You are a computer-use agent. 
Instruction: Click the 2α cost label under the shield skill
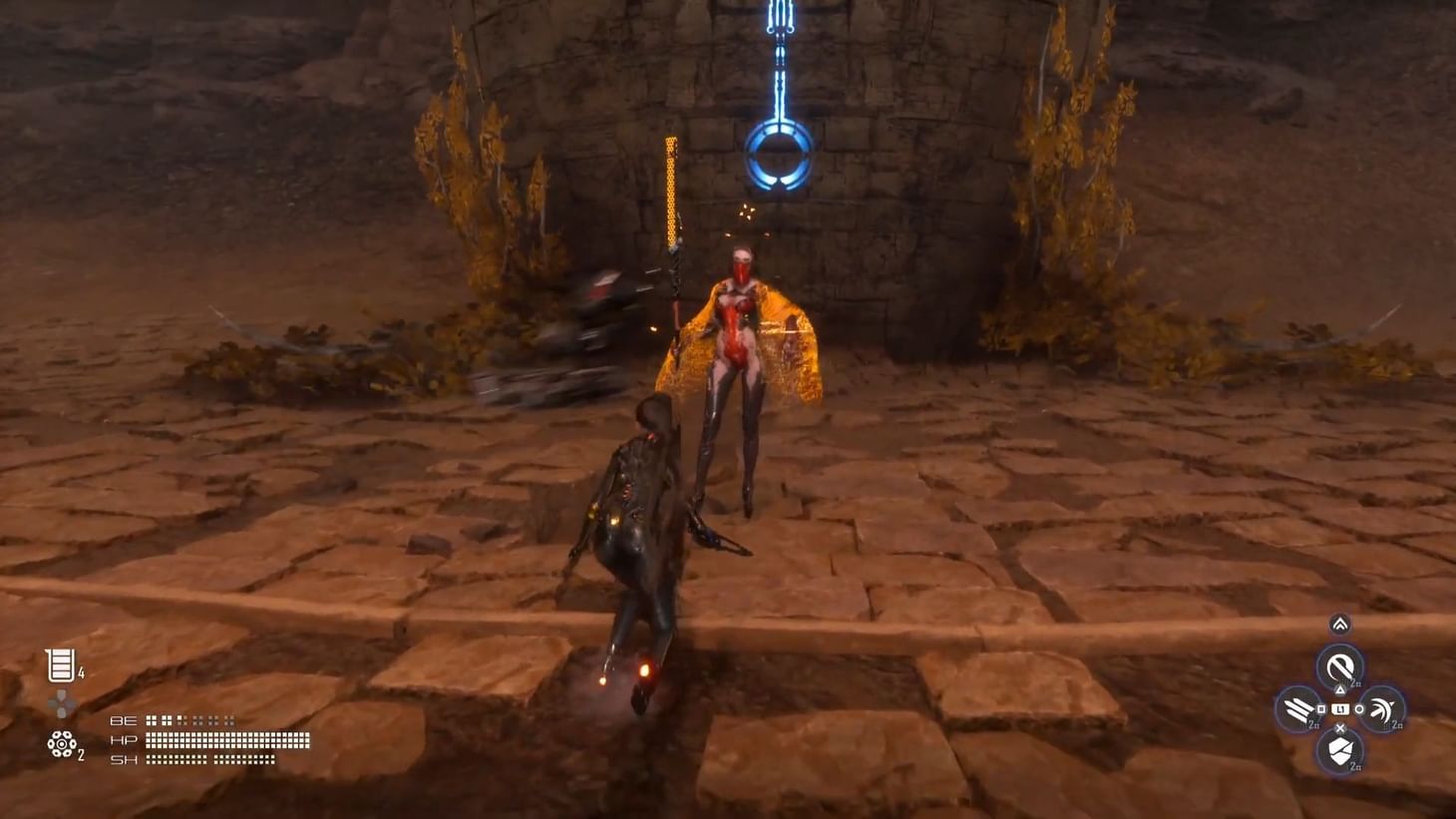pyautogui.click(x=1354, y=767)
